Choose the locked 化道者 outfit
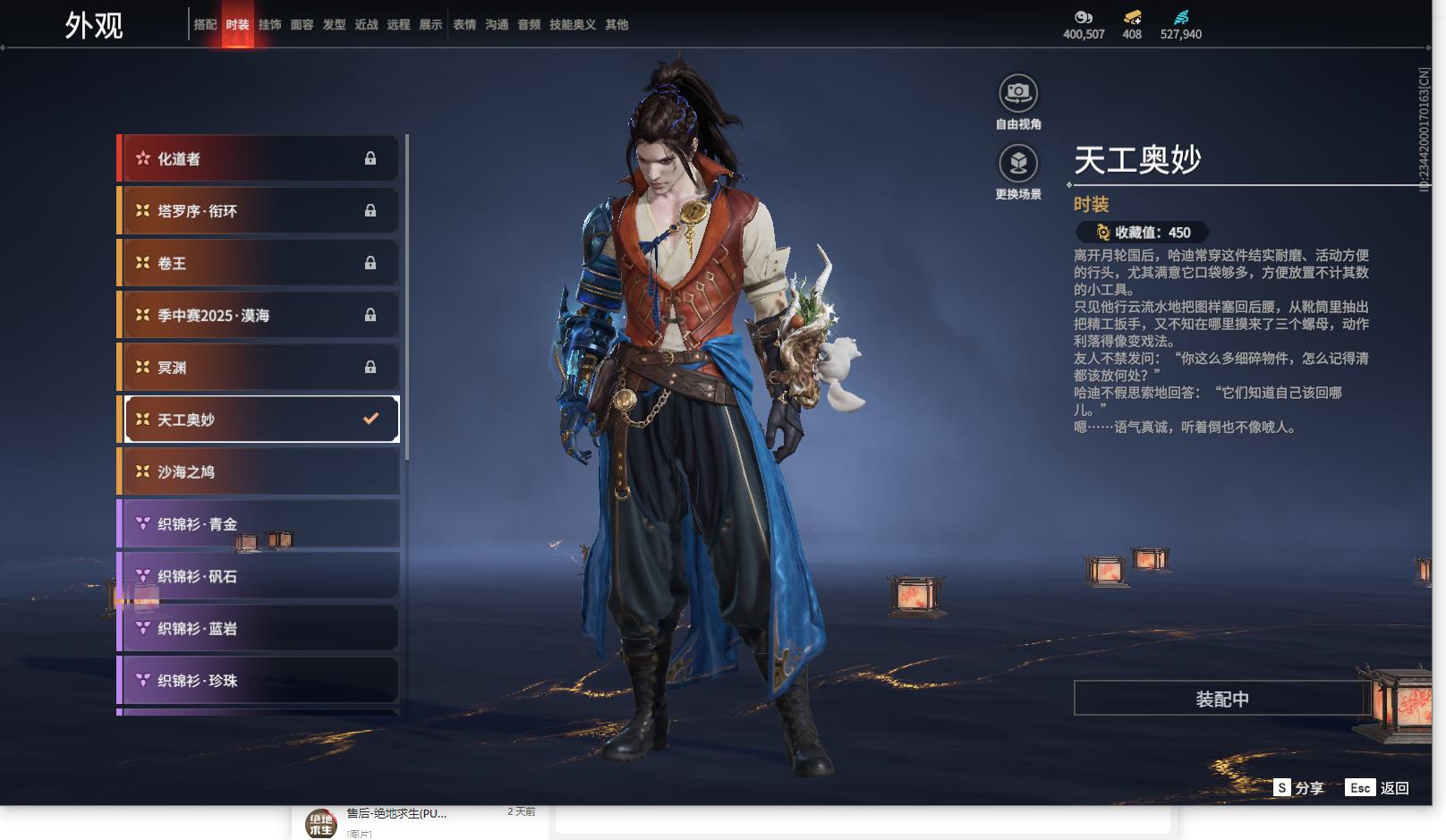This screenshot has height=840, width=1446. [x=259, y=159]
